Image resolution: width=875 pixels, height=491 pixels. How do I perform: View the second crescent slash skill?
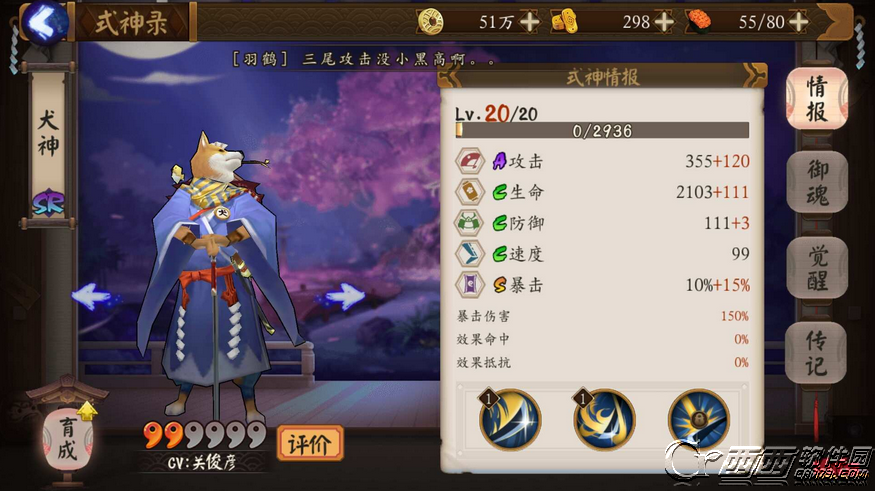(604, 420)
